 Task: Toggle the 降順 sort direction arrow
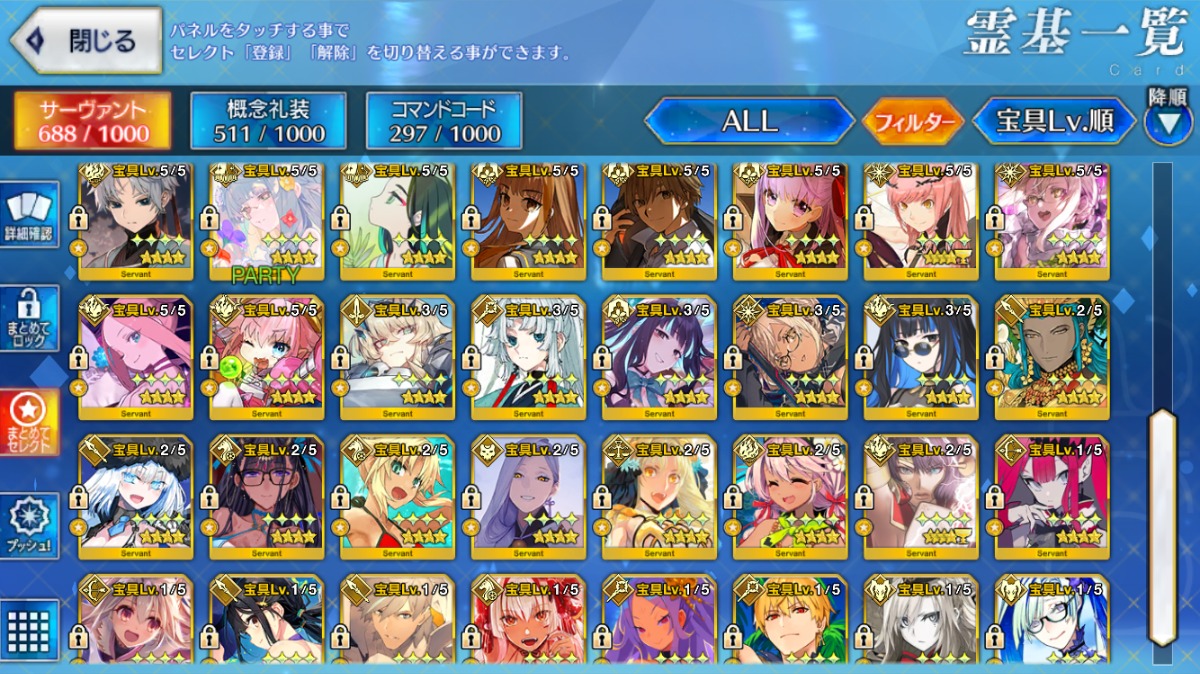[x=1168, y=122]
